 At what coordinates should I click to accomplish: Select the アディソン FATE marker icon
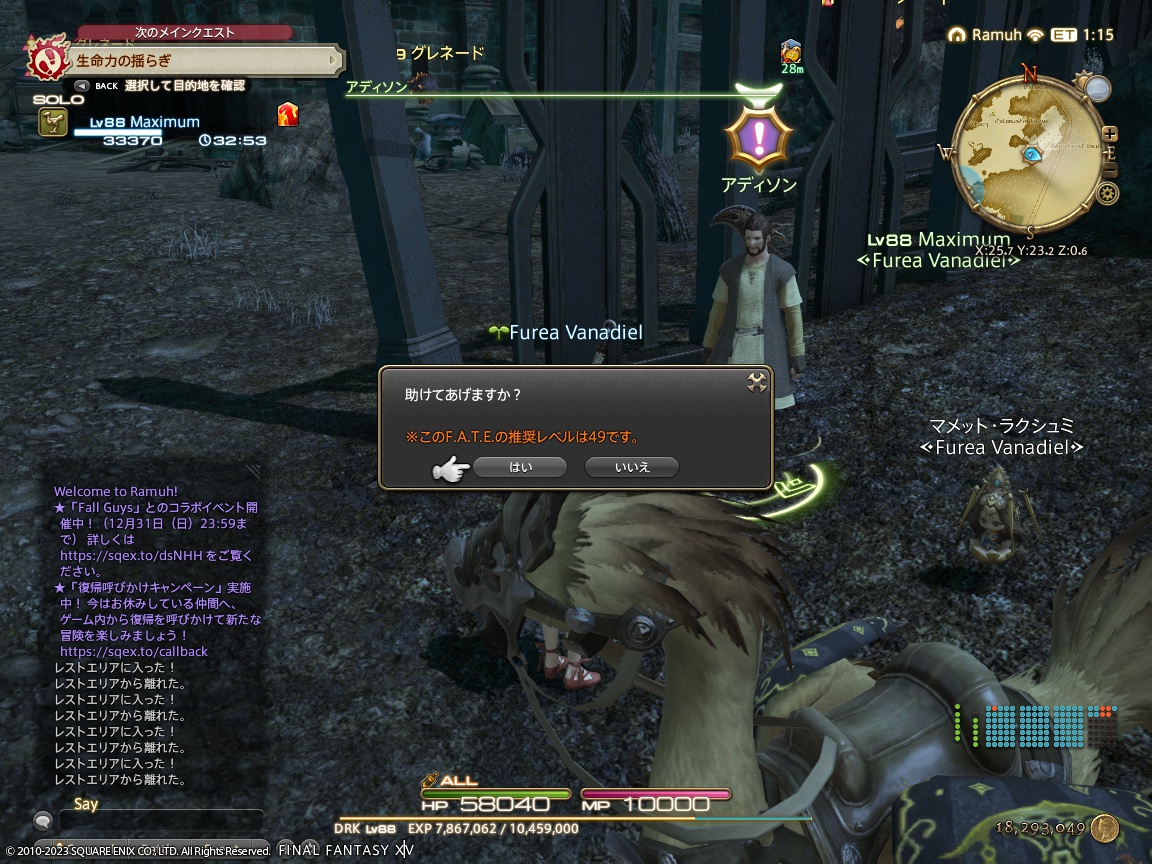click(x=758, y=135)
